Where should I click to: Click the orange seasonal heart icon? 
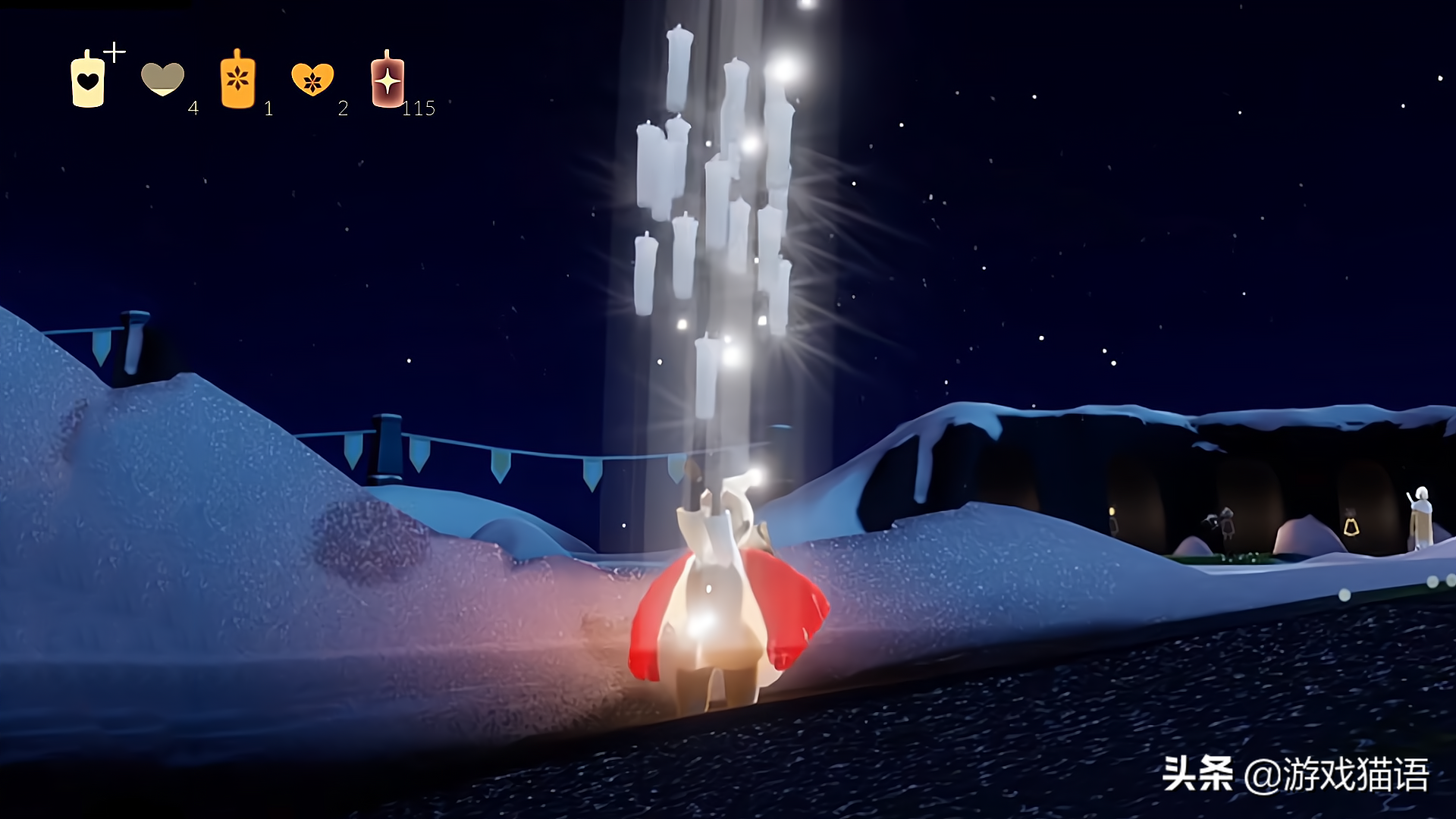[312, 78]
